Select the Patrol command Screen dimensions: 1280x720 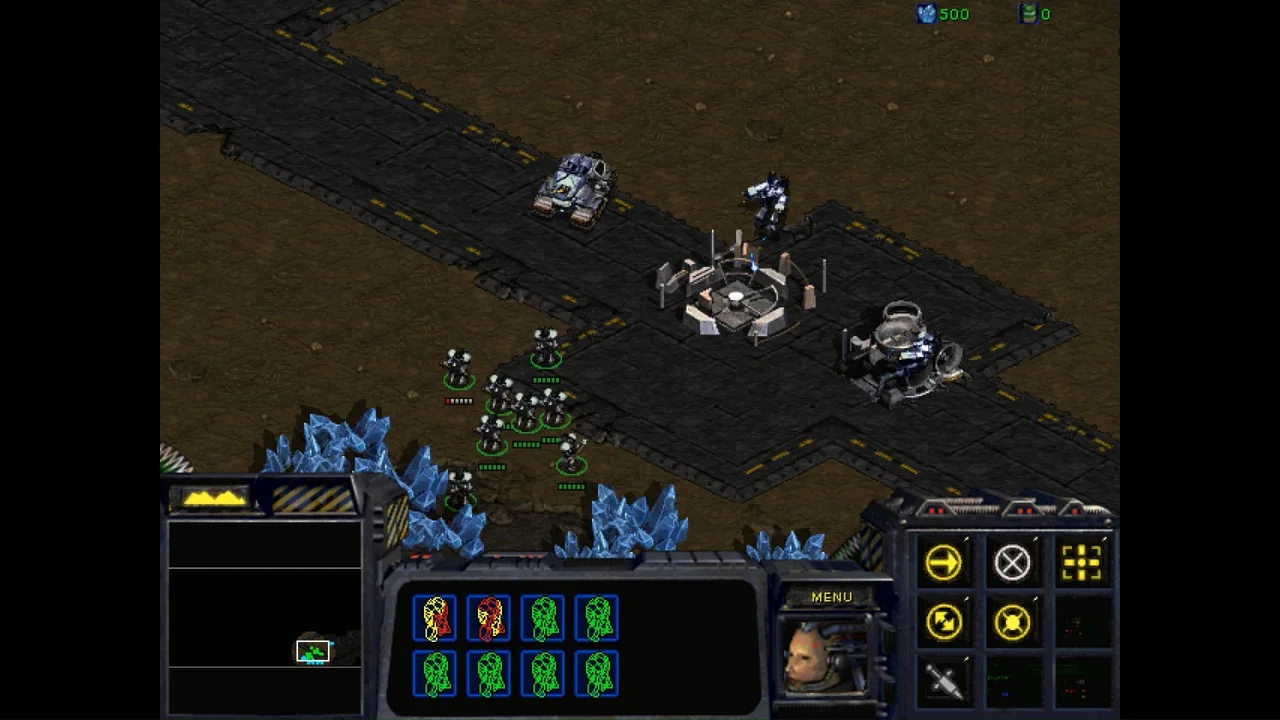(943, 622)
